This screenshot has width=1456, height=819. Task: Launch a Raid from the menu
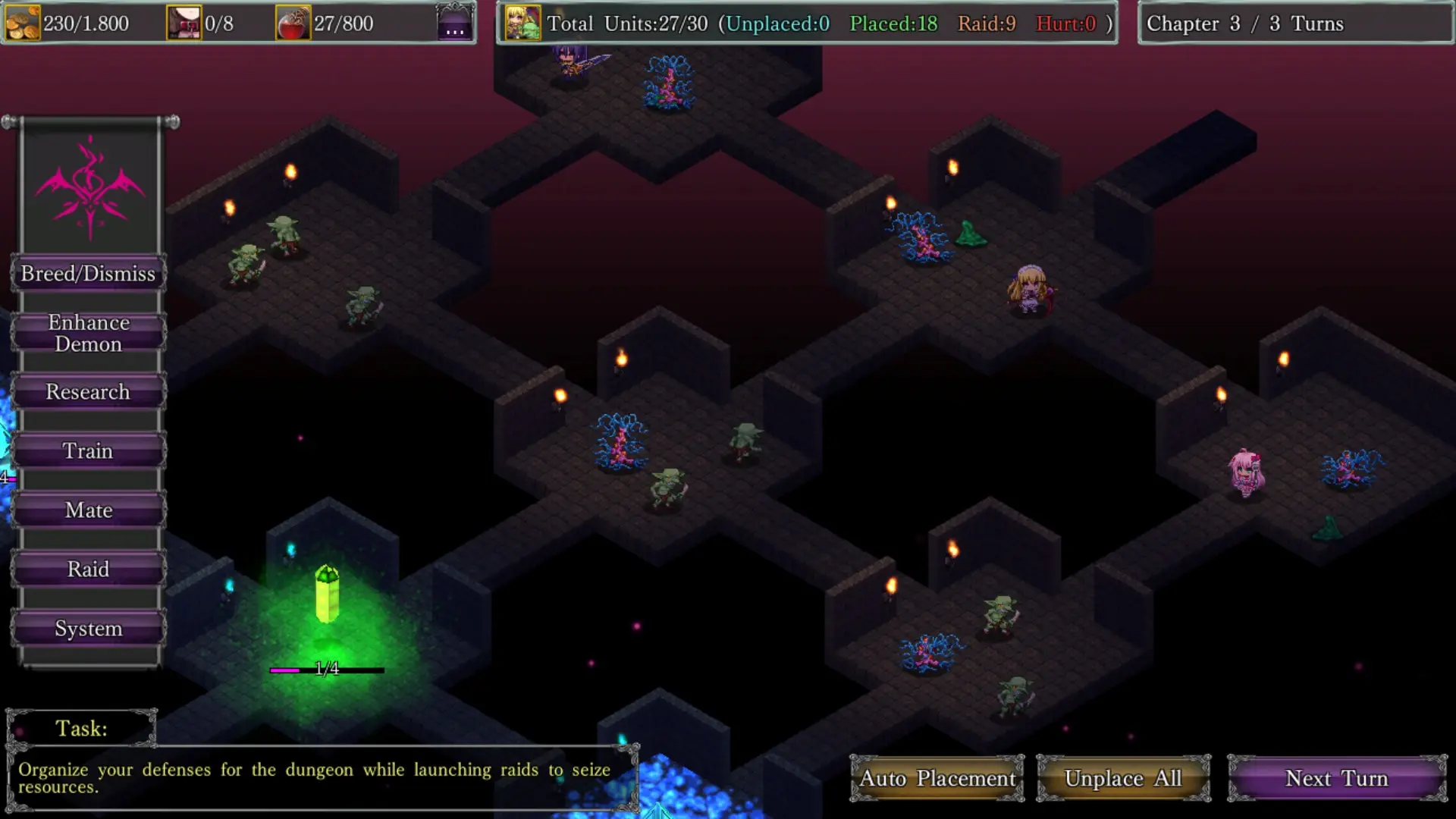(x=88, y=570)
